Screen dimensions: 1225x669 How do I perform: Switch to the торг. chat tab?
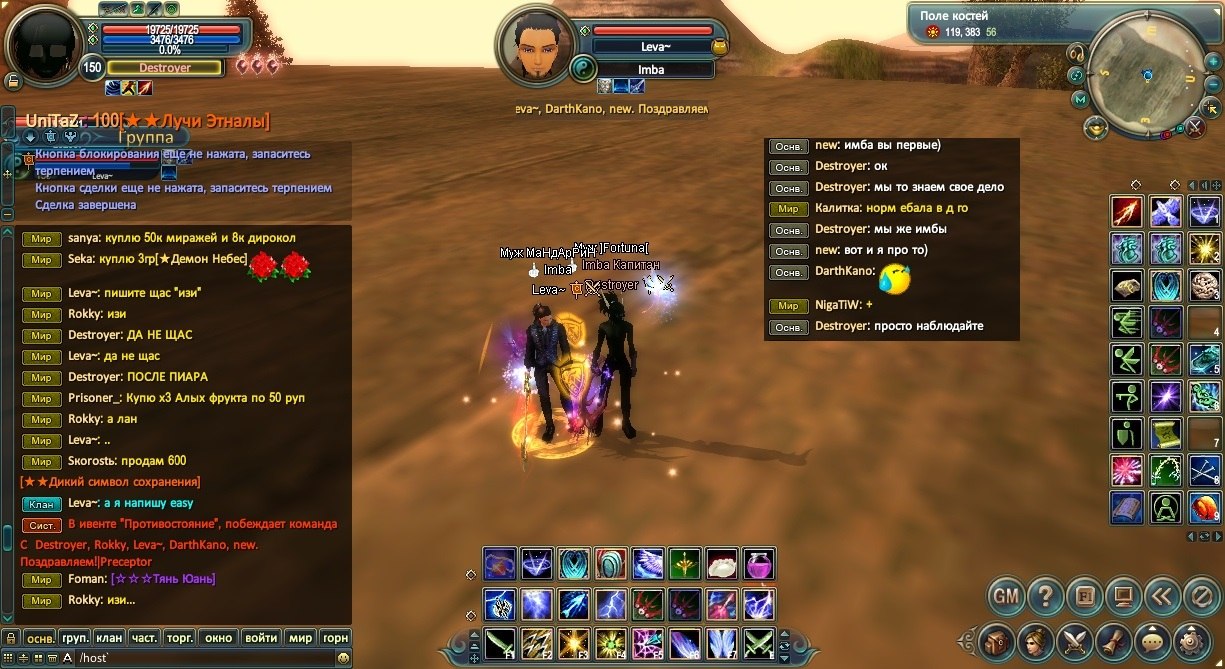click(182, 637)
